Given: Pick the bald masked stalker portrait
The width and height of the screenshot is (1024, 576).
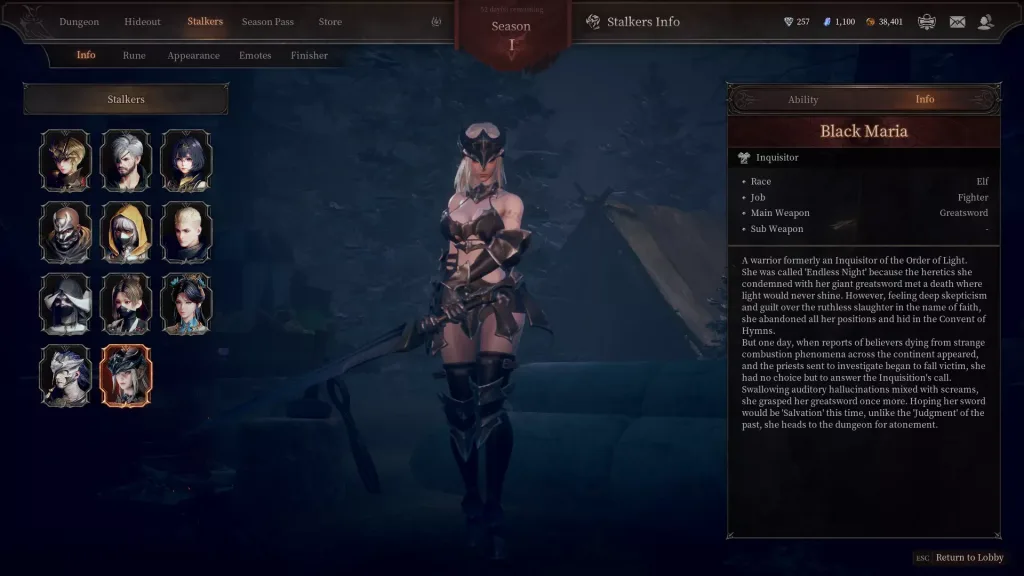Looking at the screenshot, I should pyautogui.click(x=66, y=232).
